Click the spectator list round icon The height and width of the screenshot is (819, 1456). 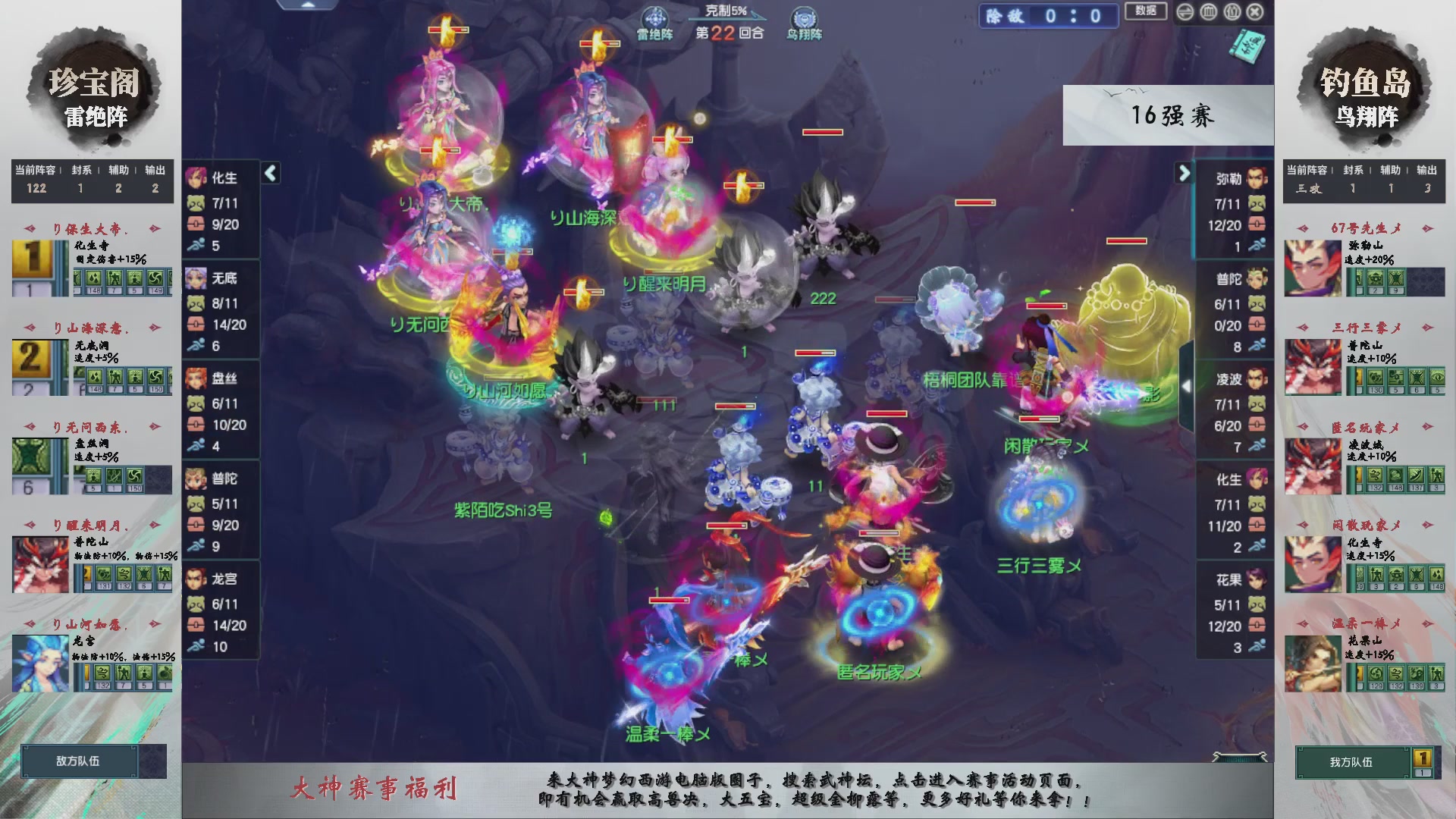[x=1232, y=13]
